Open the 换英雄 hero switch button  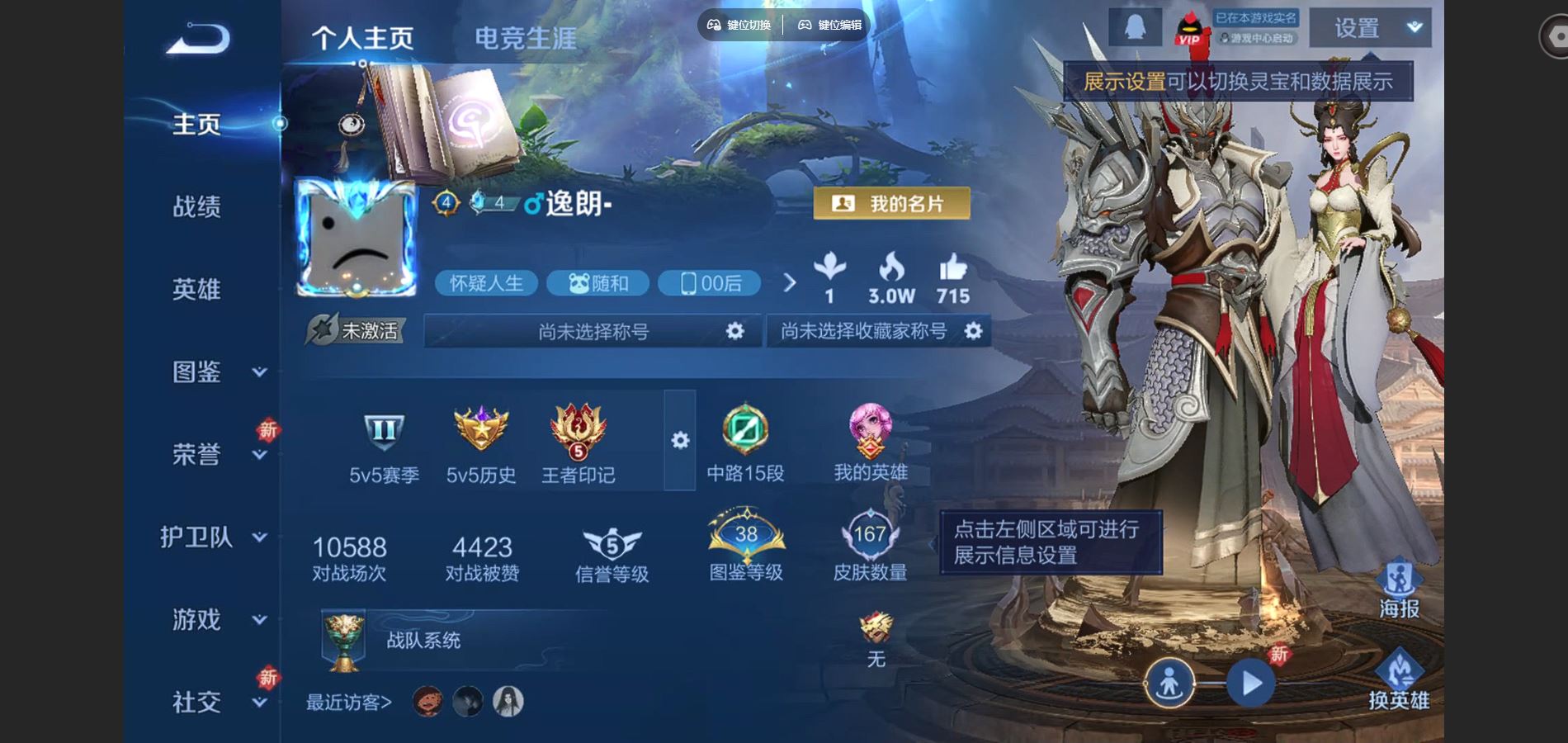[x=1399, y=680]
